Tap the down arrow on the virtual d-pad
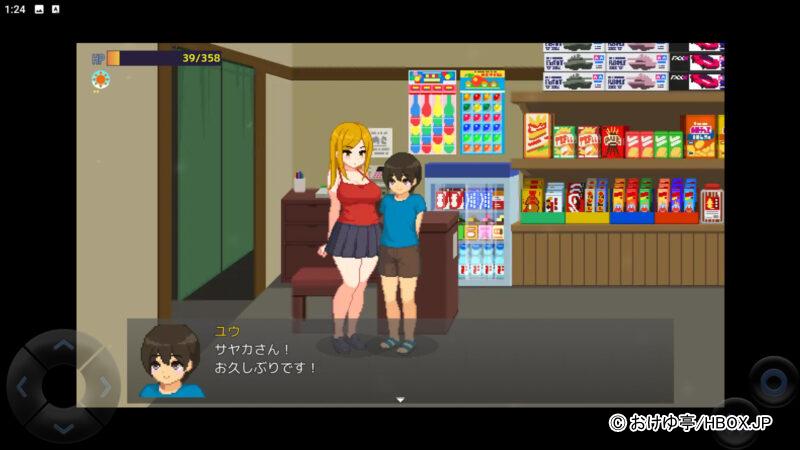 pos(63,428)
